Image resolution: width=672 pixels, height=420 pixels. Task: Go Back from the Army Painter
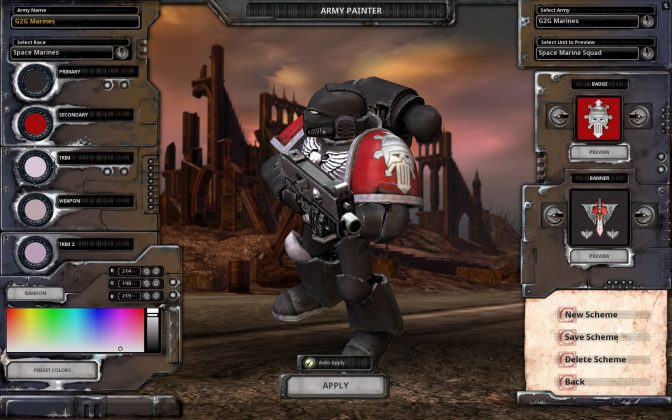(x=574, y=381)
